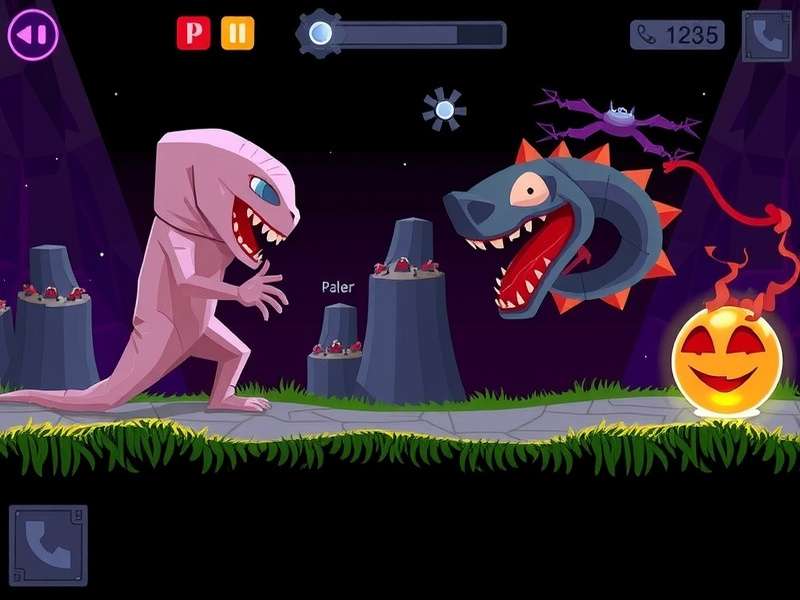Image resolution: width=800 pixels, height=600 pixels.
Task: Tap the red P button
Action: 193,33
